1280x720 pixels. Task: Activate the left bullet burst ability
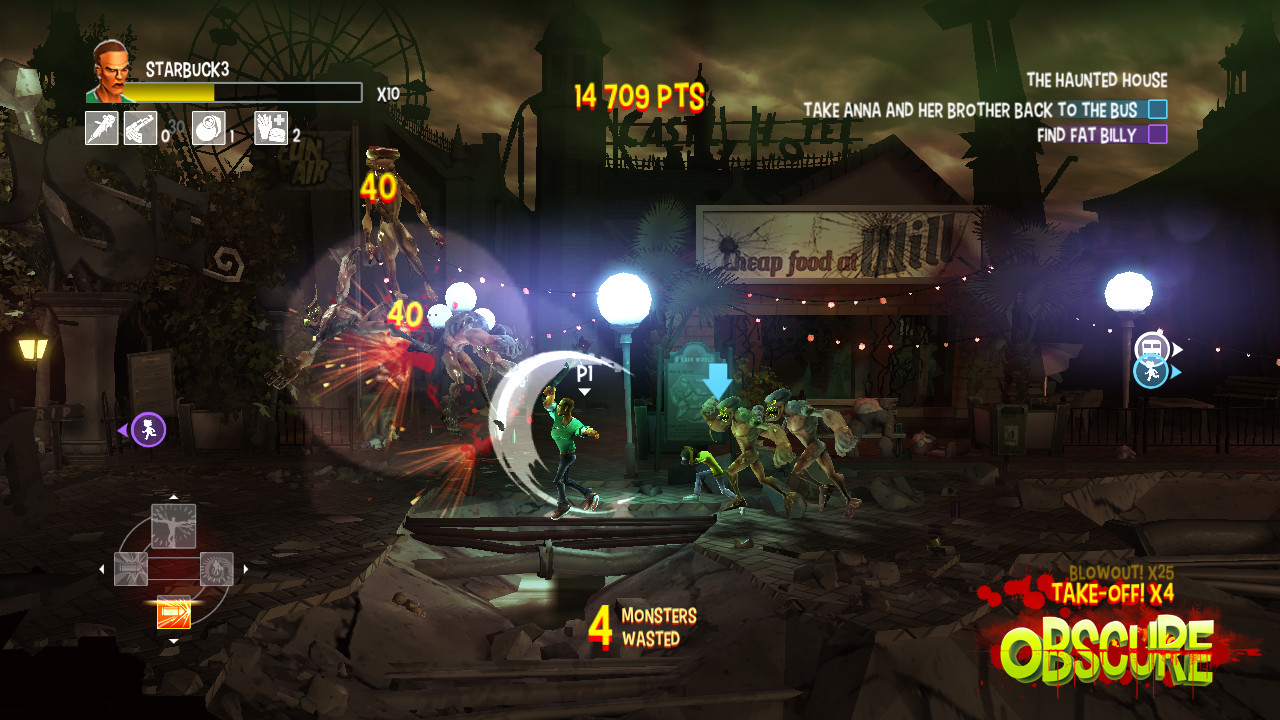click(131, 569)
